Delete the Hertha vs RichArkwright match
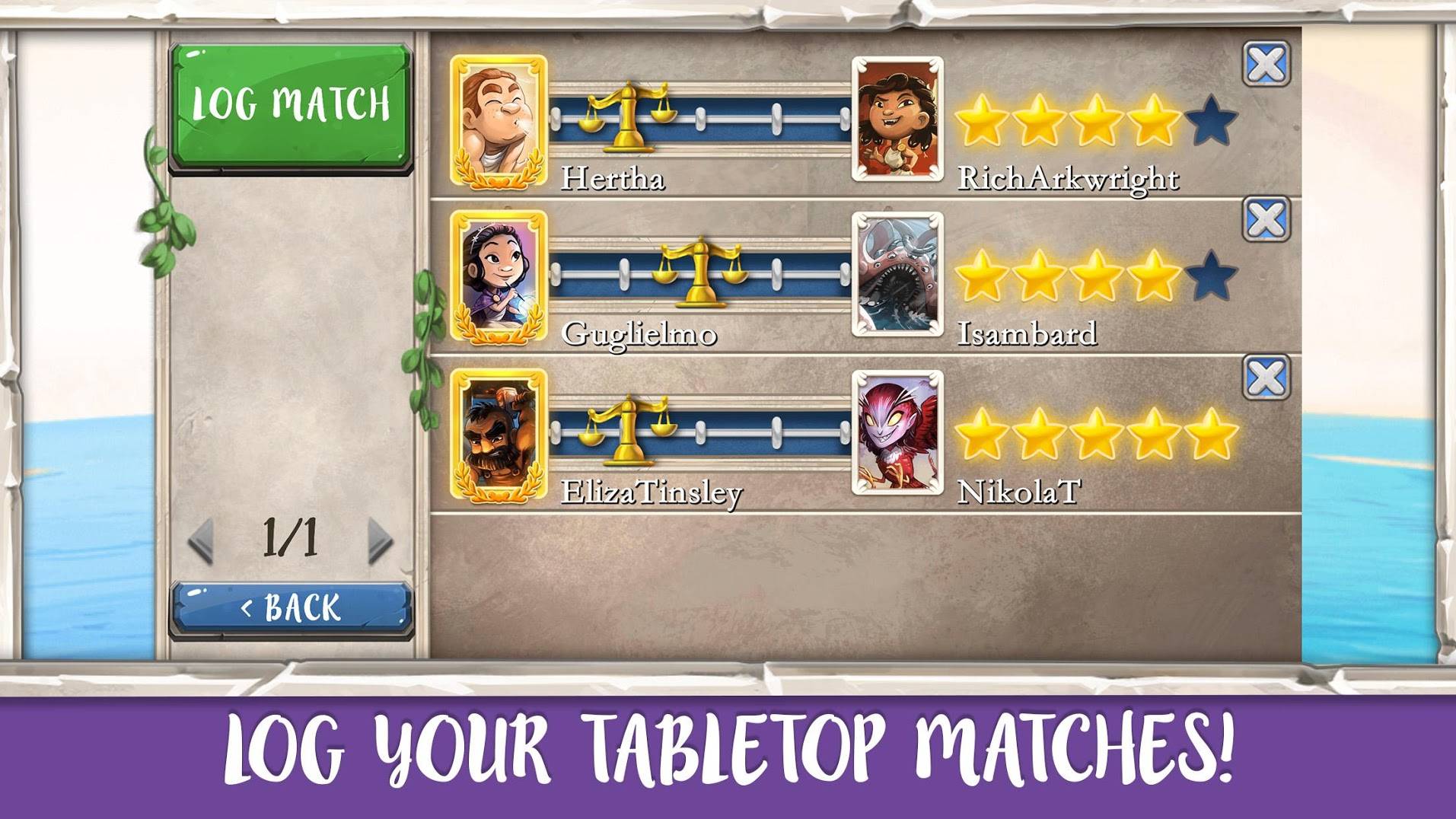The width and height of the screenshot is (1456, 819). [x=1266, y=64]
